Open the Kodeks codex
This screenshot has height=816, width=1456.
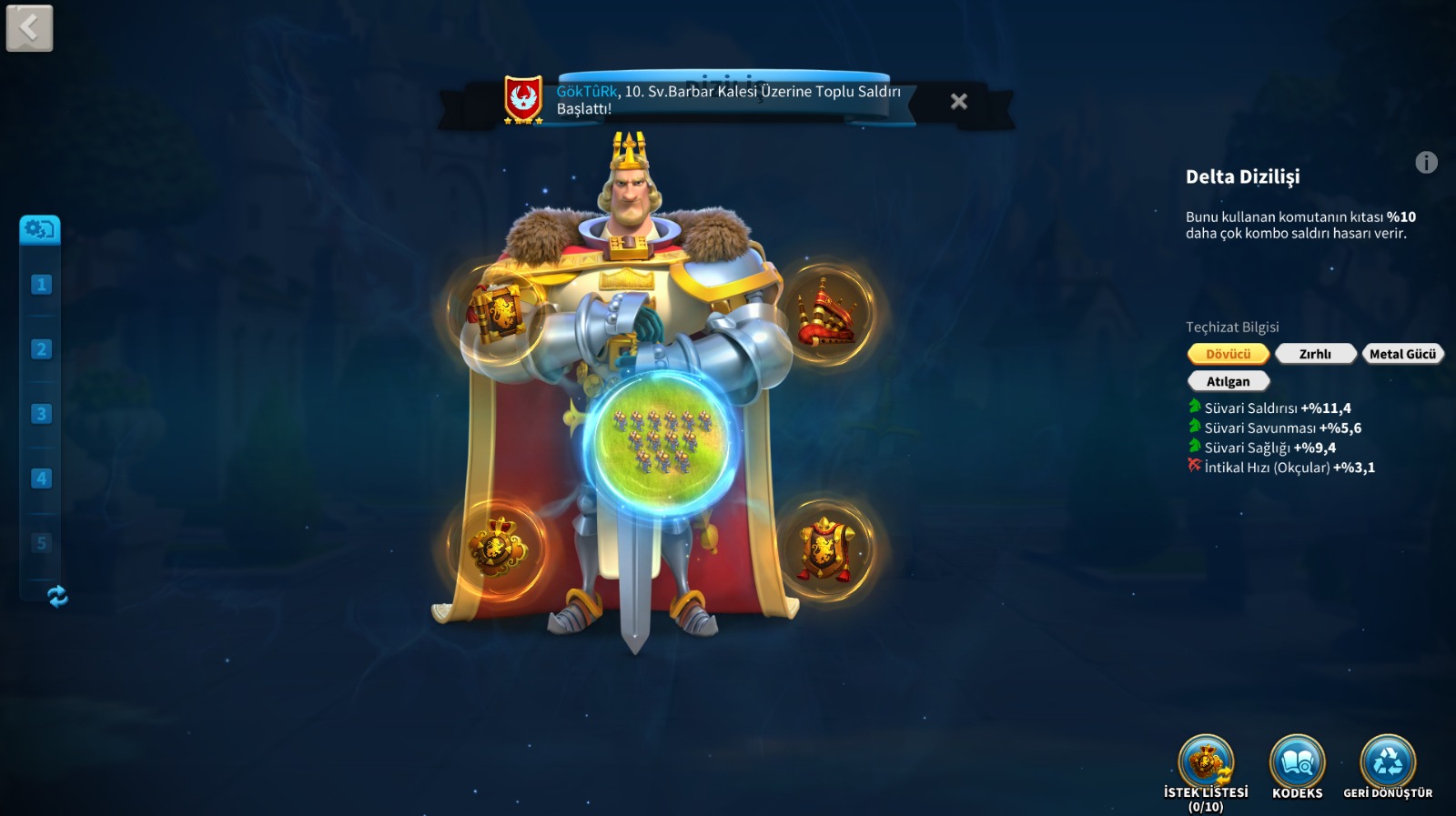(1297, 764)
